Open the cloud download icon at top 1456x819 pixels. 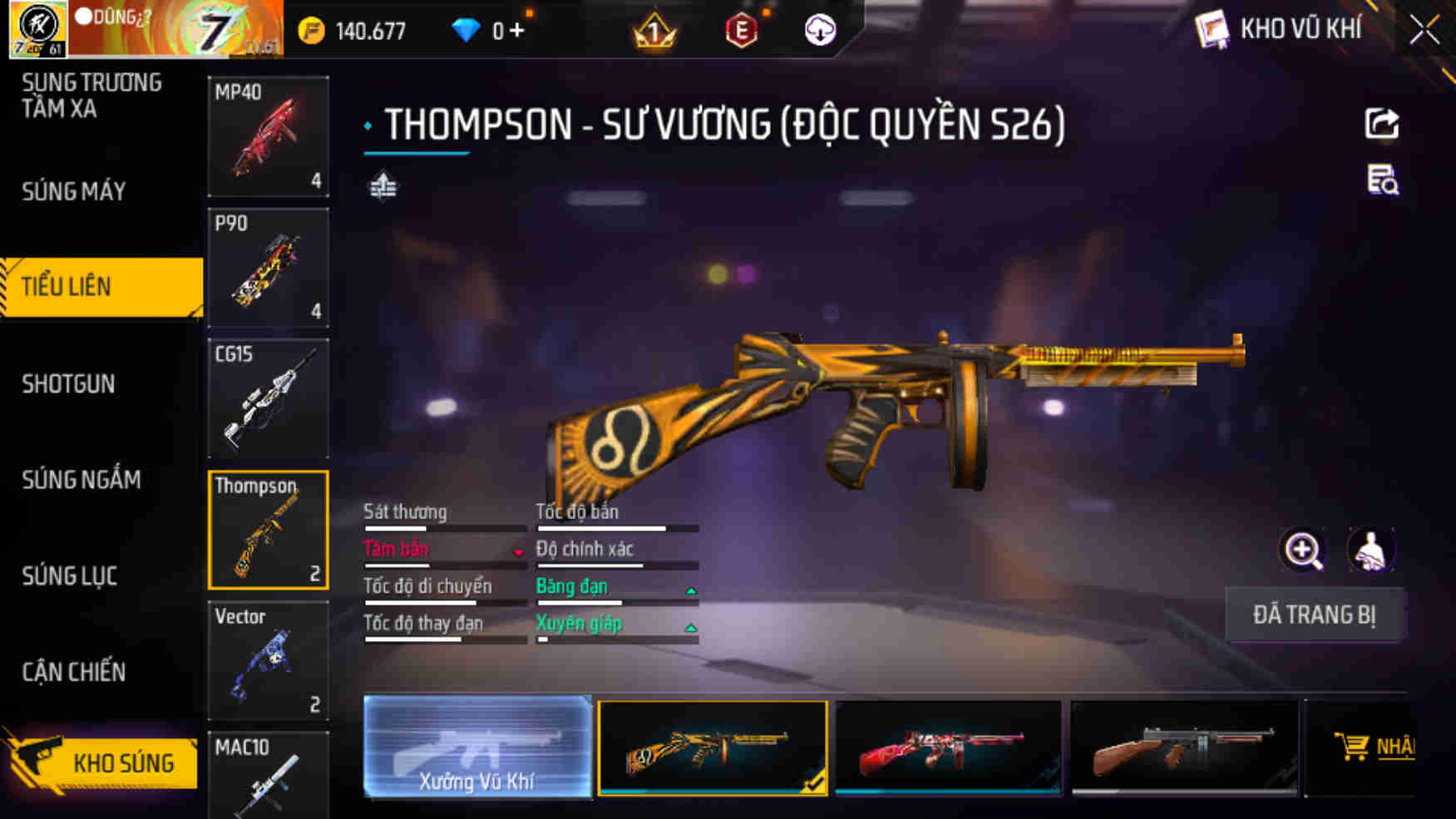click(x=819, y=30)
